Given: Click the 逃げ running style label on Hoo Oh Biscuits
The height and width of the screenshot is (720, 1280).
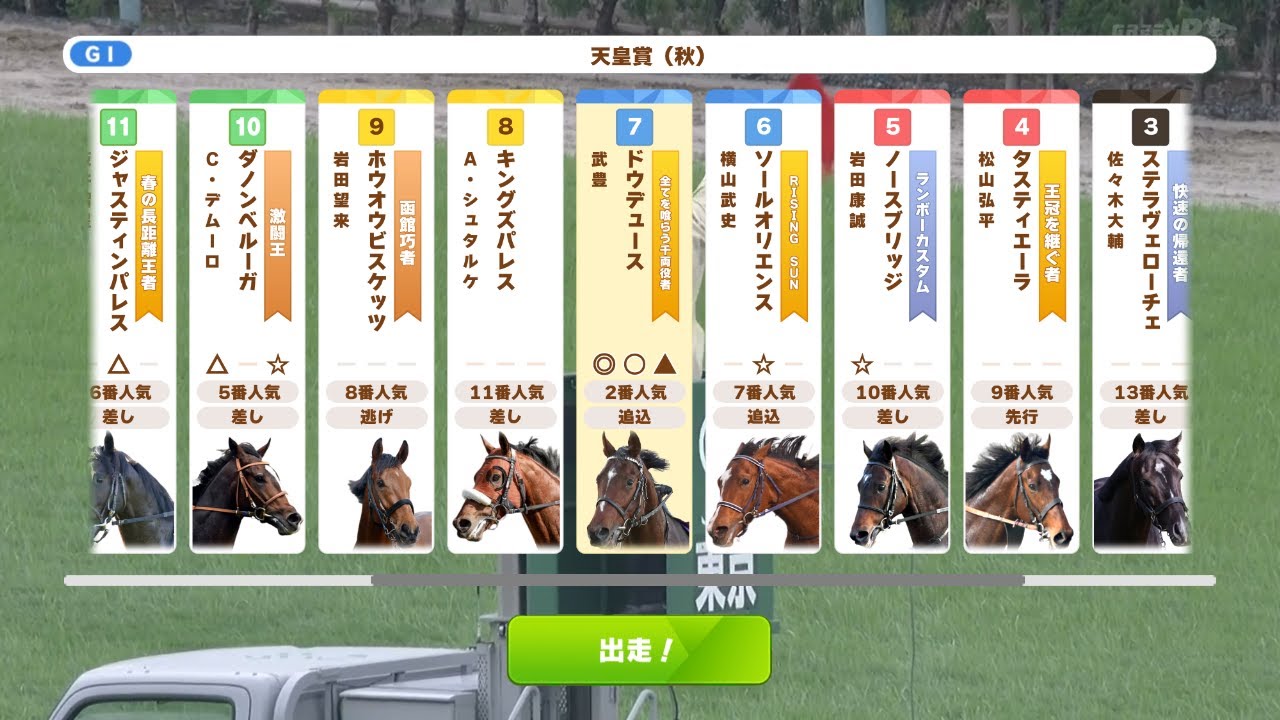Looking at the screenshot, I should coord(378,417).
